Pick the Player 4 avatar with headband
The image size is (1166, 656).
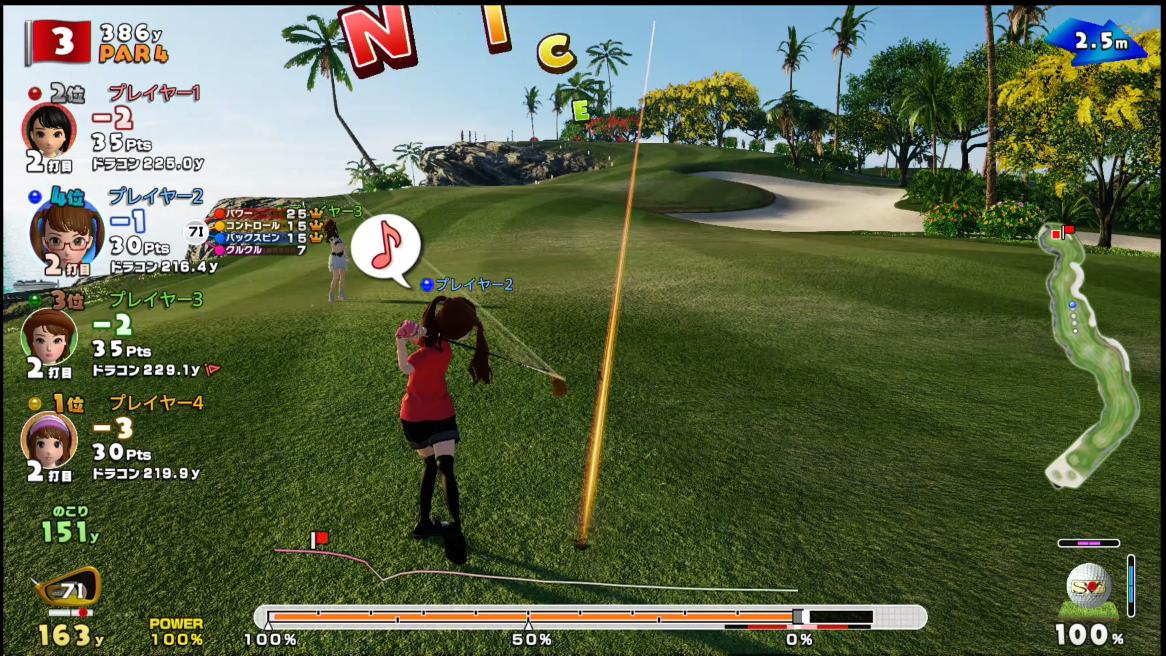[48, 438]
